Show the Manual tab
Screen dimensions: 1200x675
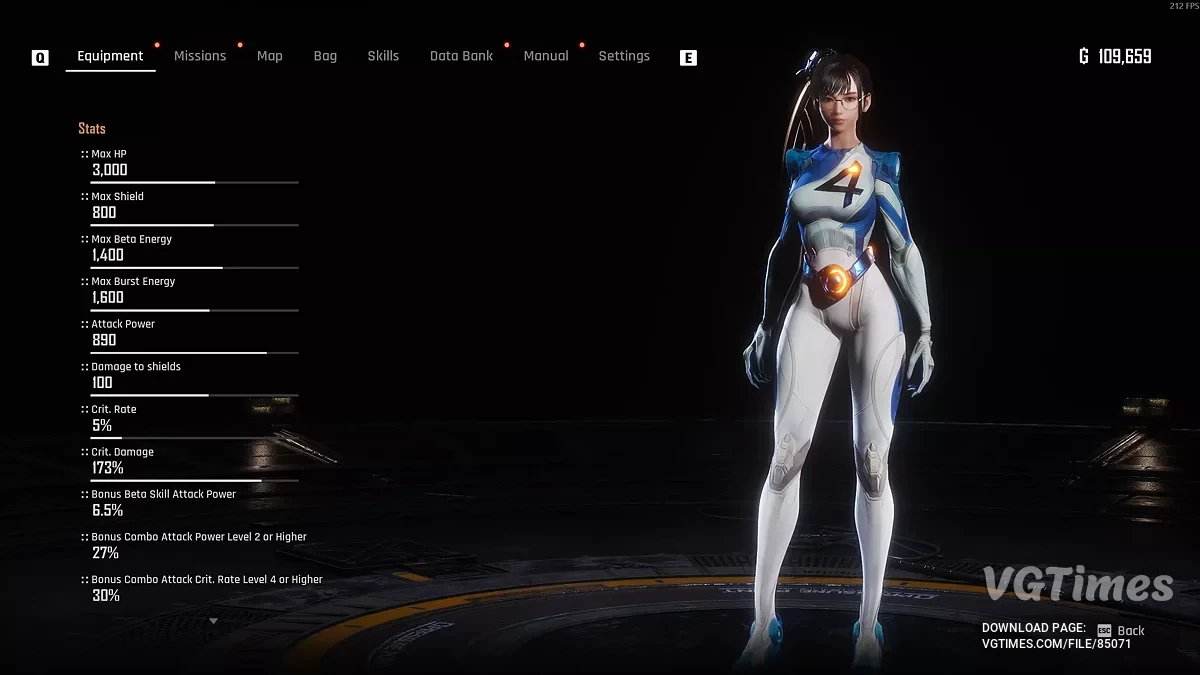(546, 56)
